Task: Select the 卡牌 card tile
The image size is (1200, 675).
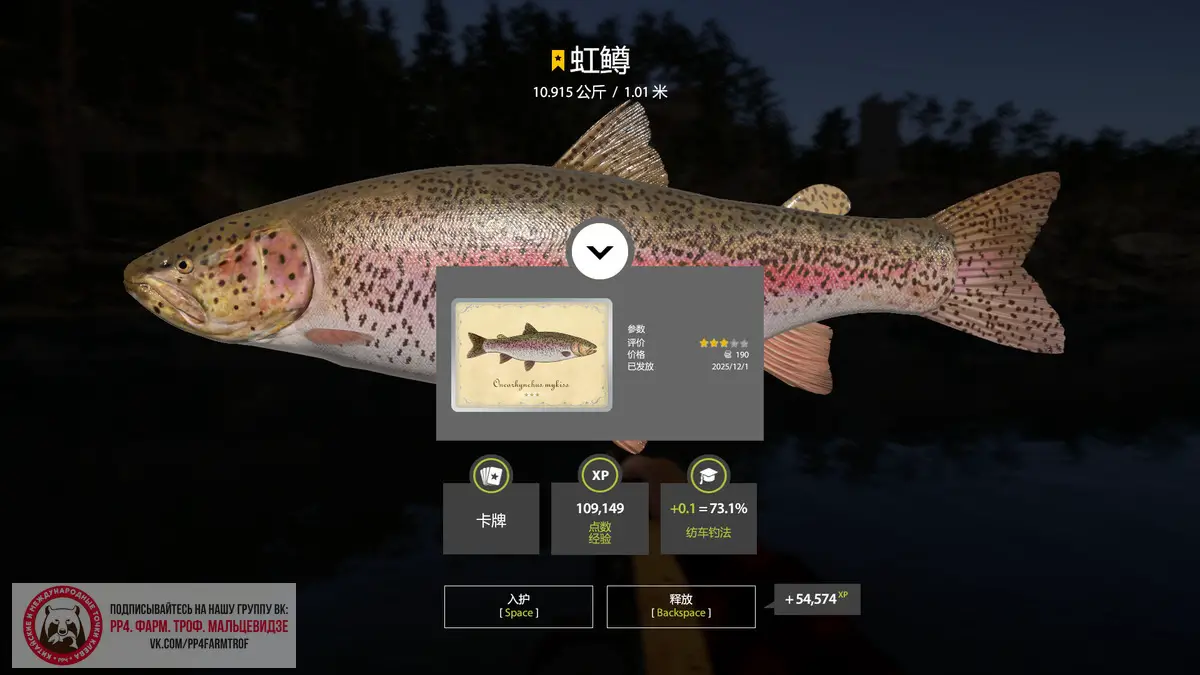Action: 491,519
